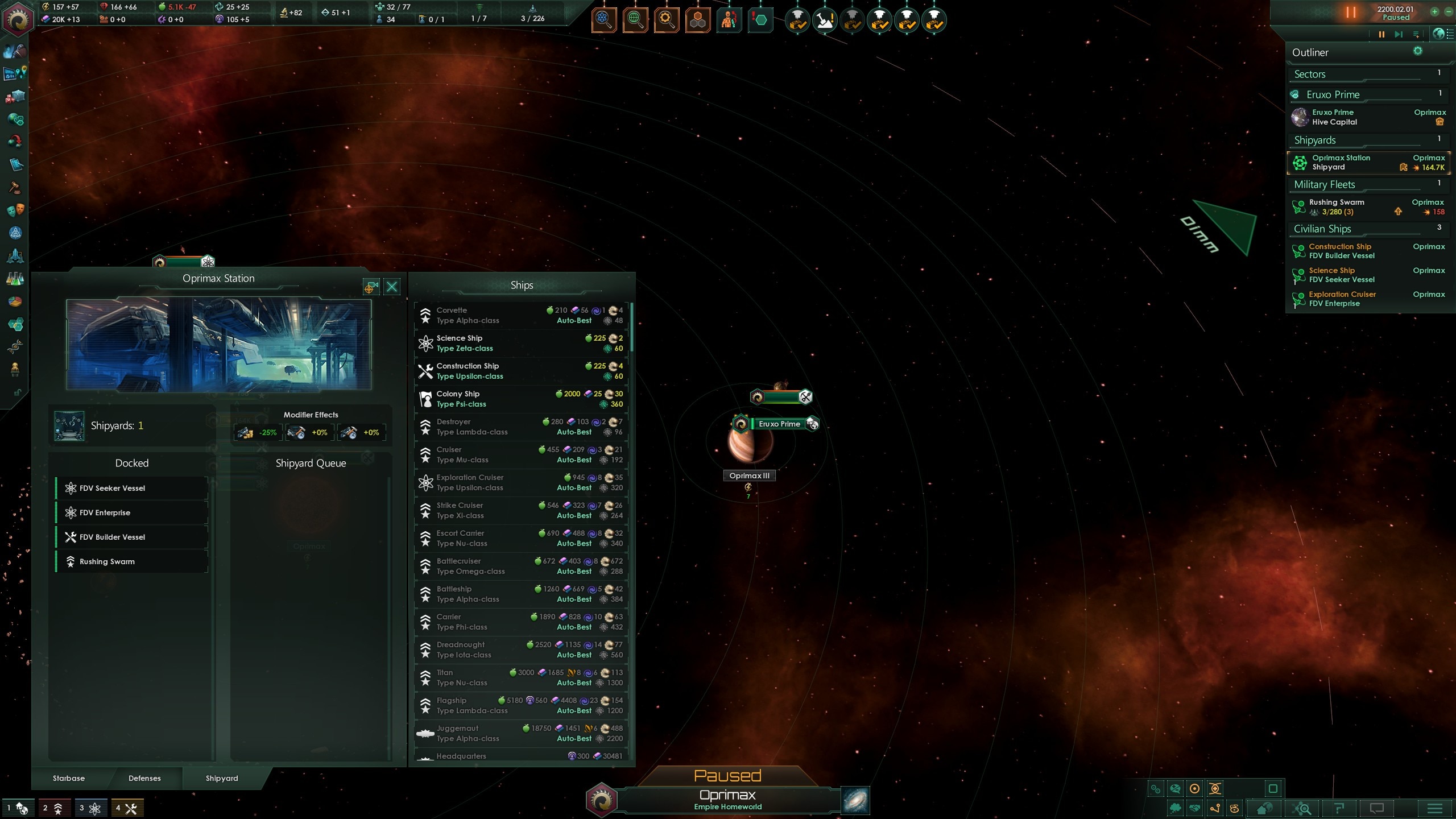
Task: Choose the Exploration Cruiser in Outliner
Action: pos(1367,299)
